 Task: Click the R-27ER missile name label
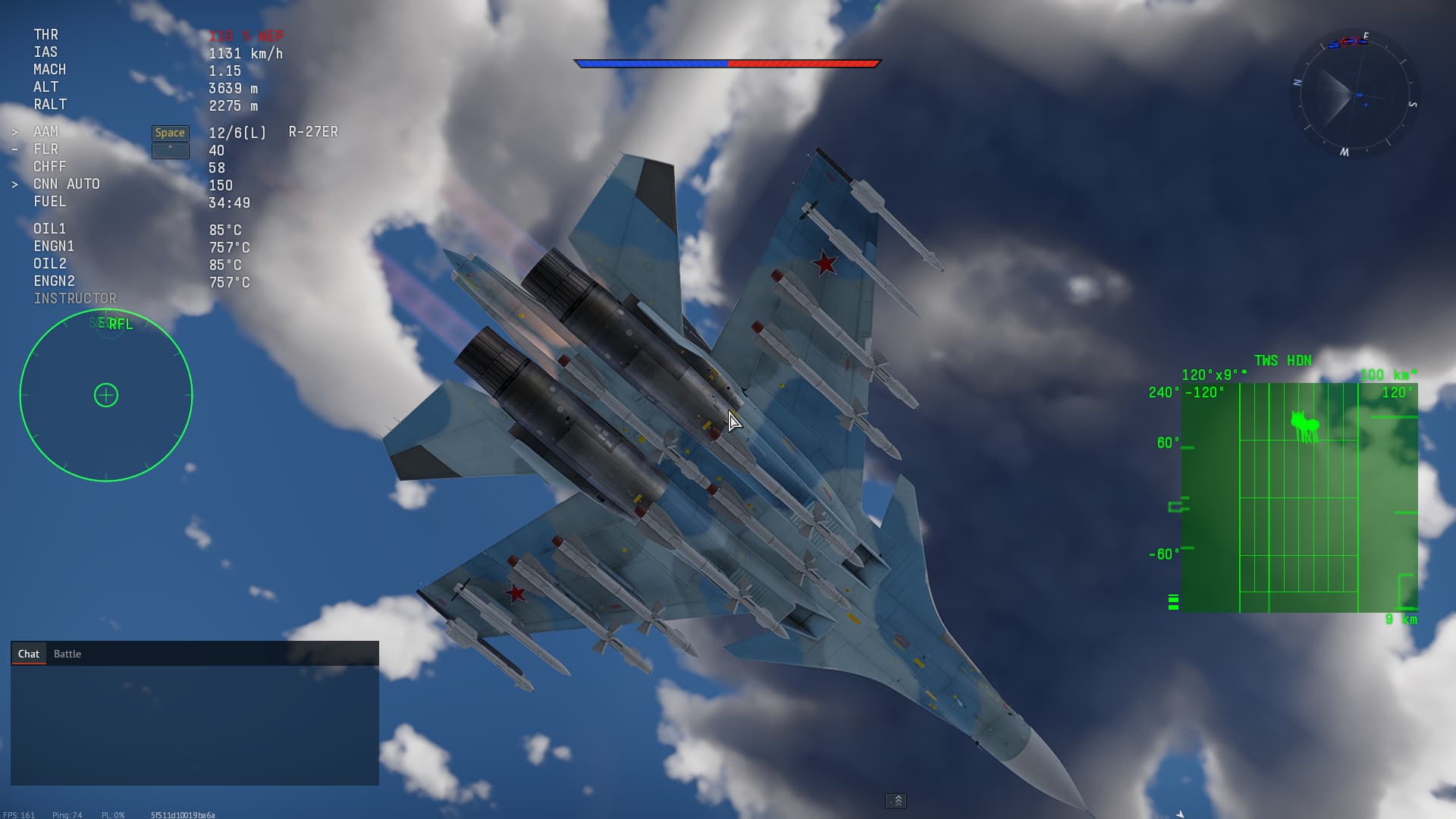coord(312,131)
